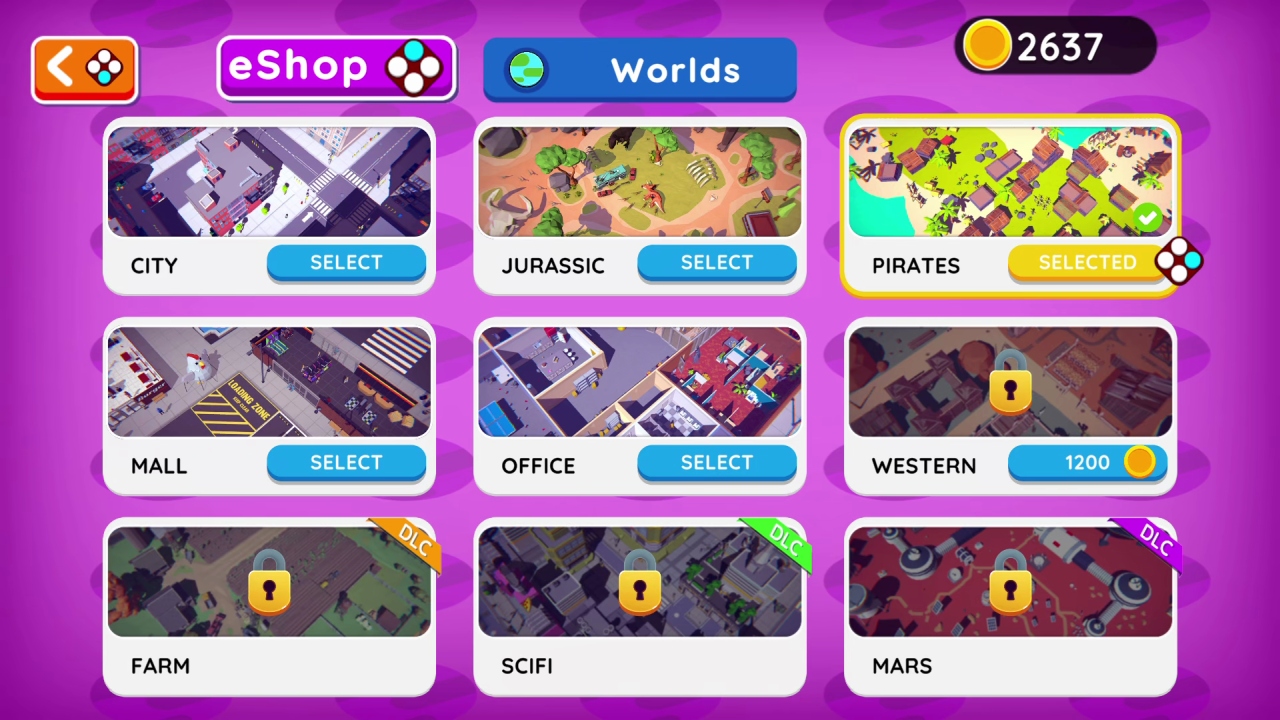Click the lock icon on the Scifi world
This screenshot has width=1280, height=720.
(x=640, y=589)
